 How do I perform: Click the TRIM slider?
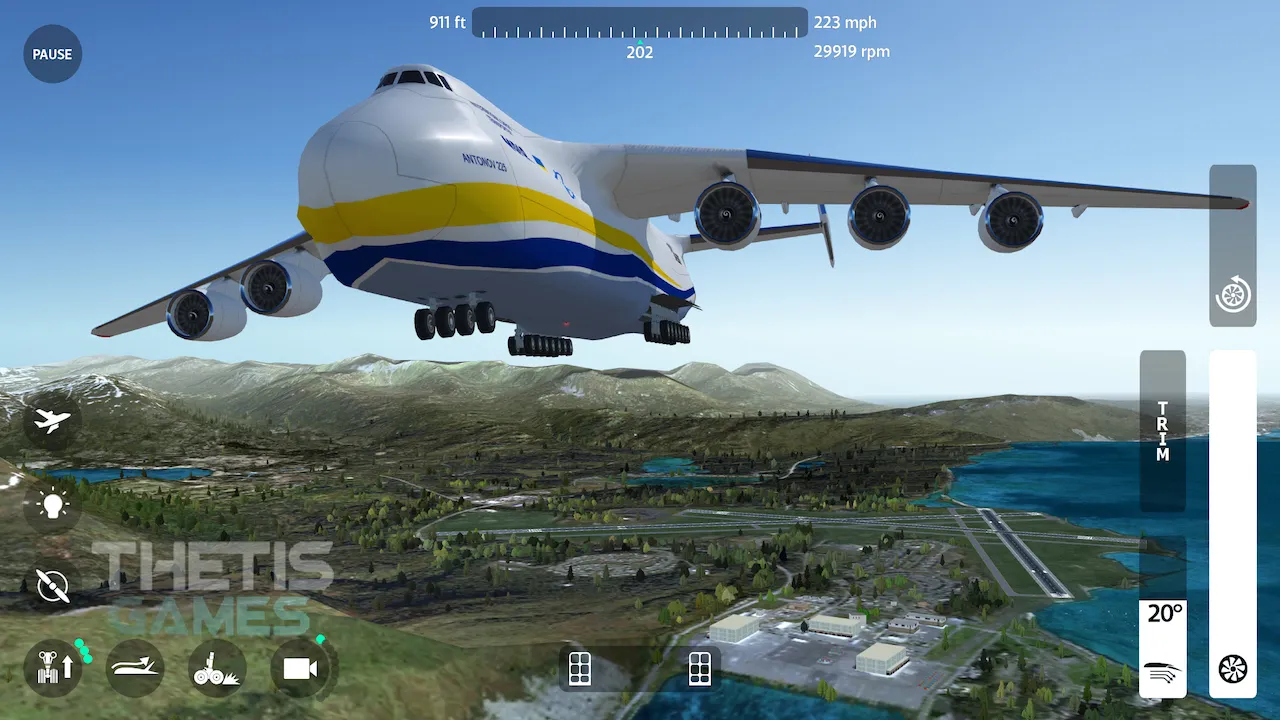(x=1162, y=431)
